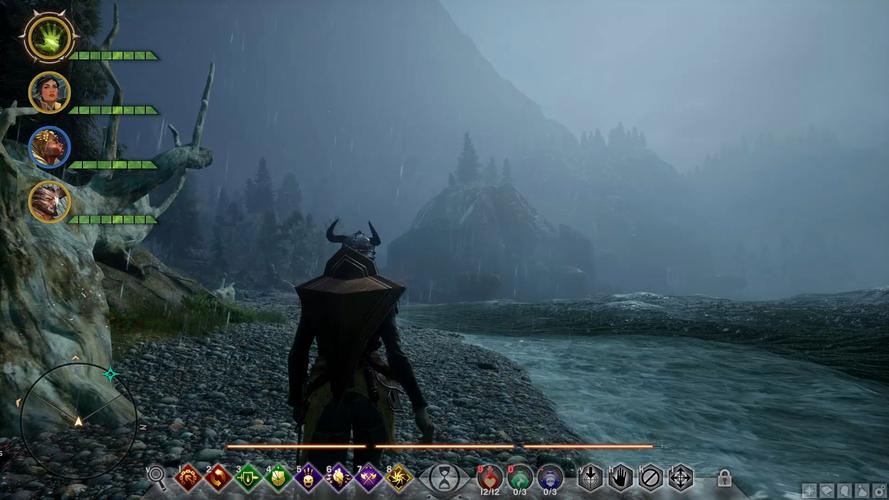Use the green guard ability in slot 4

coord(279,477)
